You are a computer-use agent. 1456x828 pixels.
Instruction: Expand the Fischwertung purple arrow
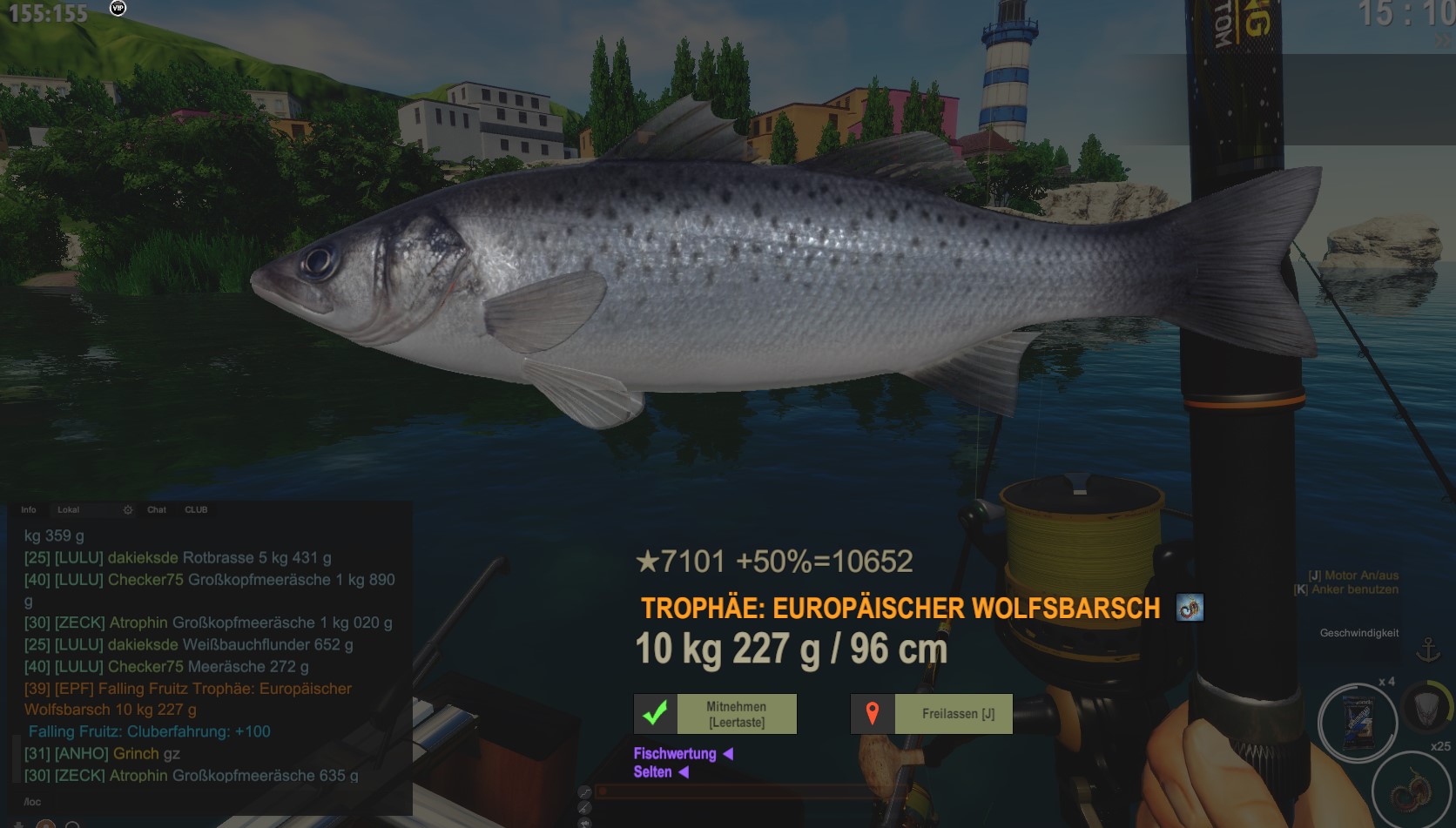tap(728, 754)
